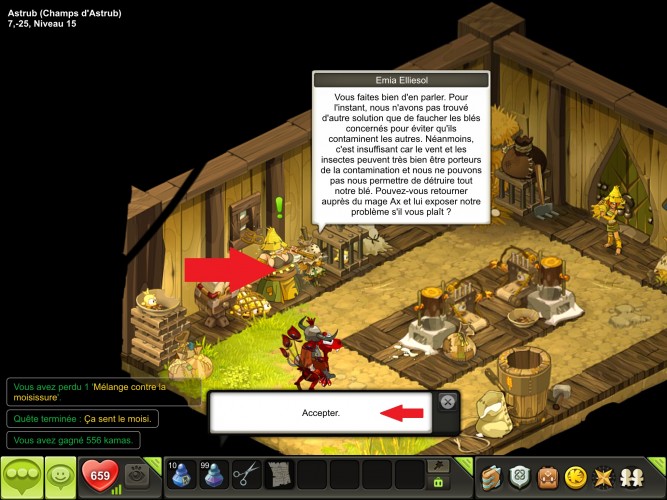Click the yellow coin face menu icon

578,474
